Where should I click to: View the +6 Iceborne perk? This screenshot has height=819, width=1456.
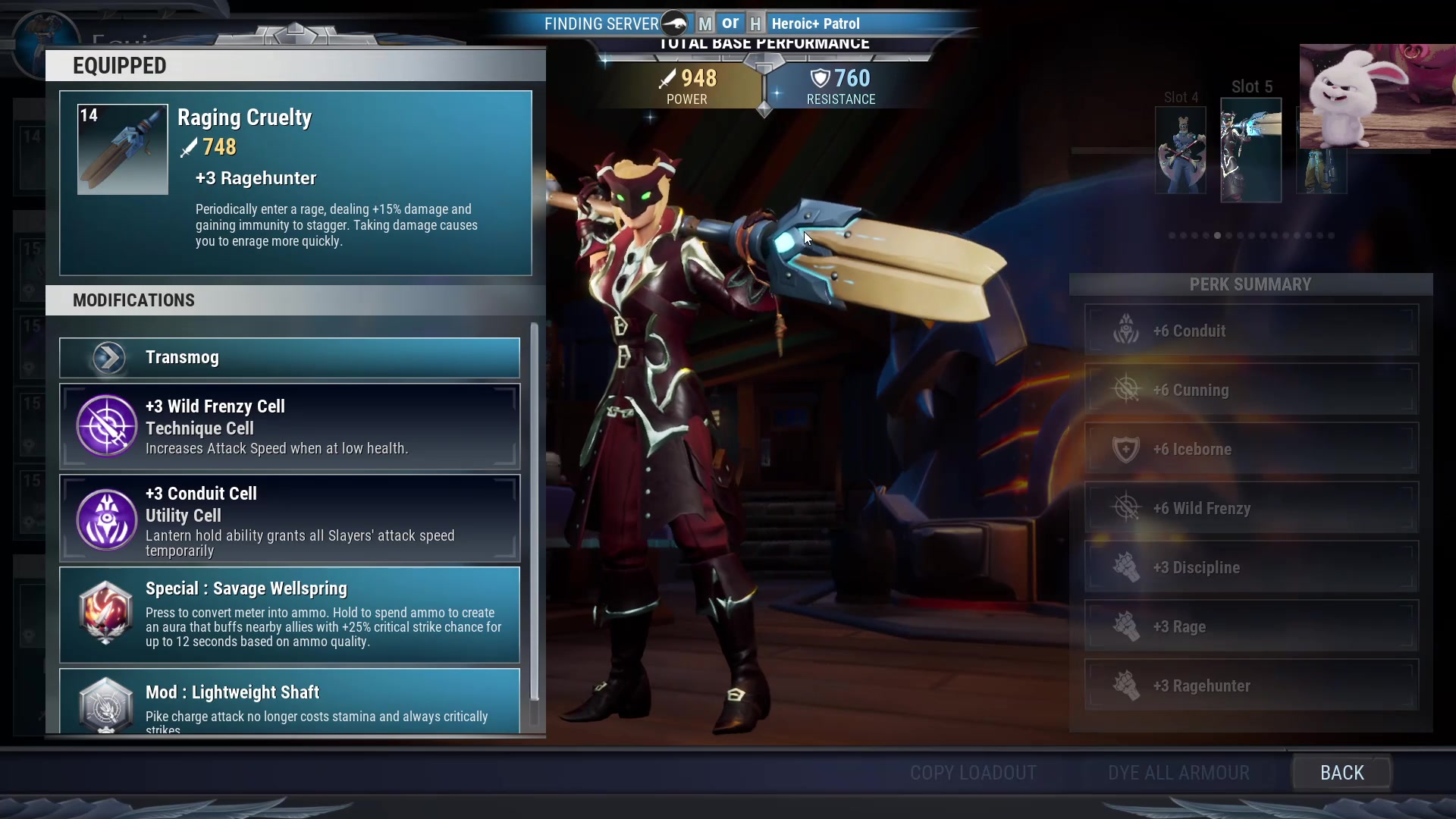(1251, 449)
